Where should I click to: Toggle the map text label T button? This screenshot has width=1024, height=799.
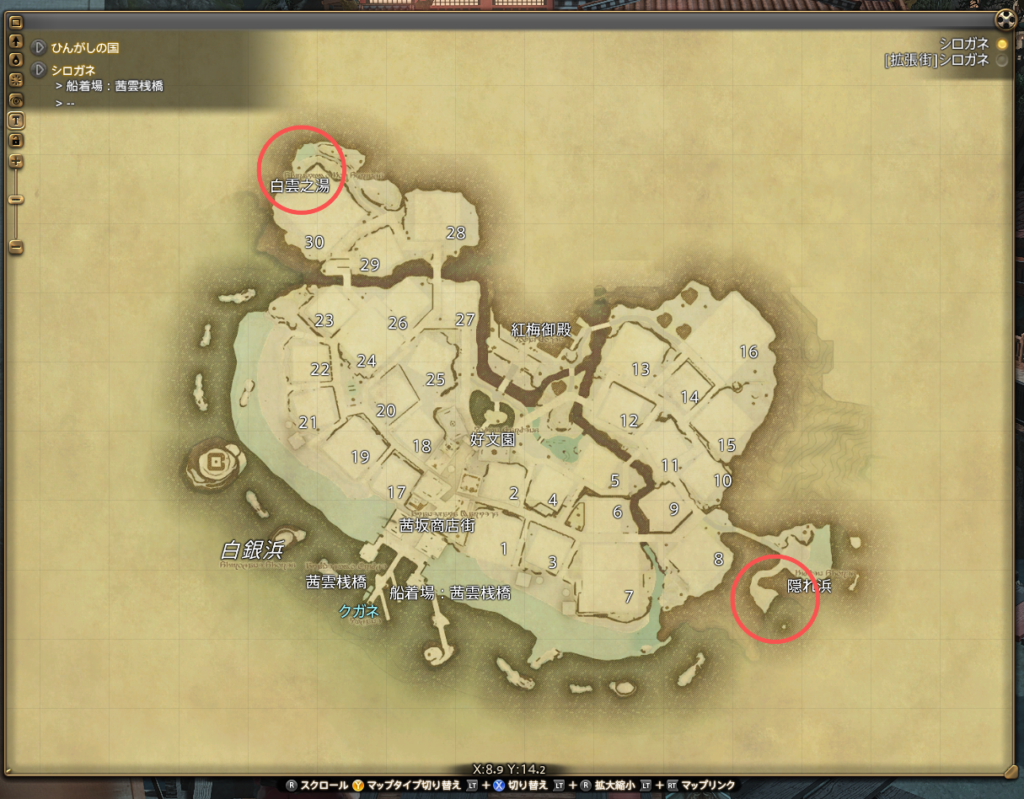tap(16, 120)
